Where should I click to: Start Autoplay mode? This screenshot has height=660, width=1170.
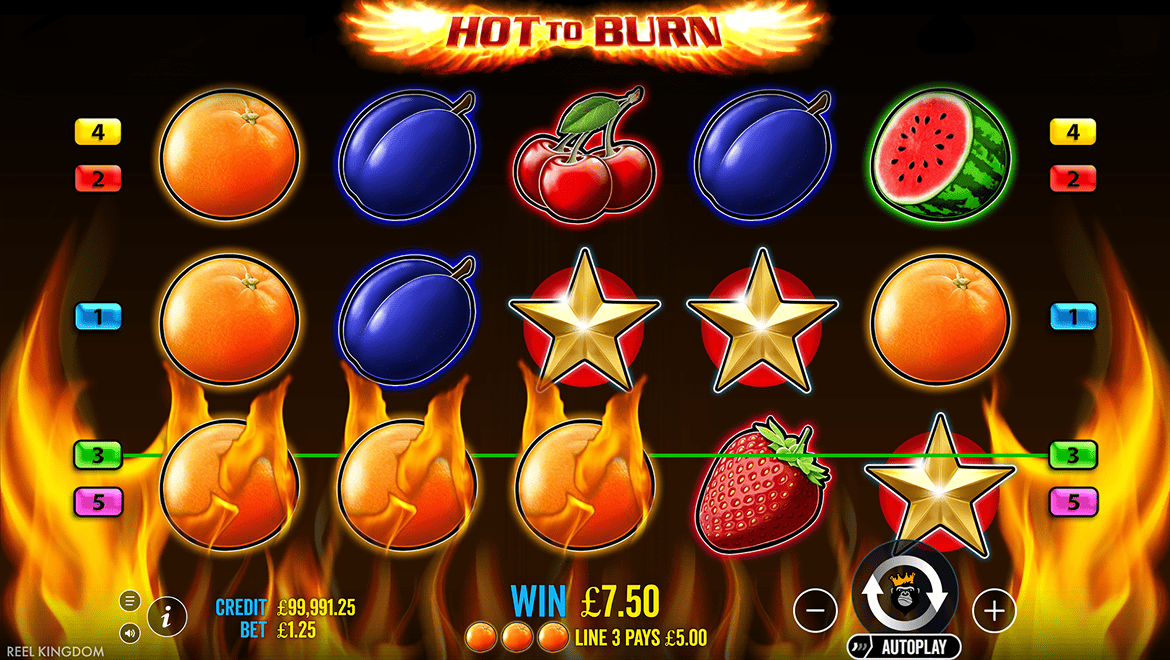(904, 647)
